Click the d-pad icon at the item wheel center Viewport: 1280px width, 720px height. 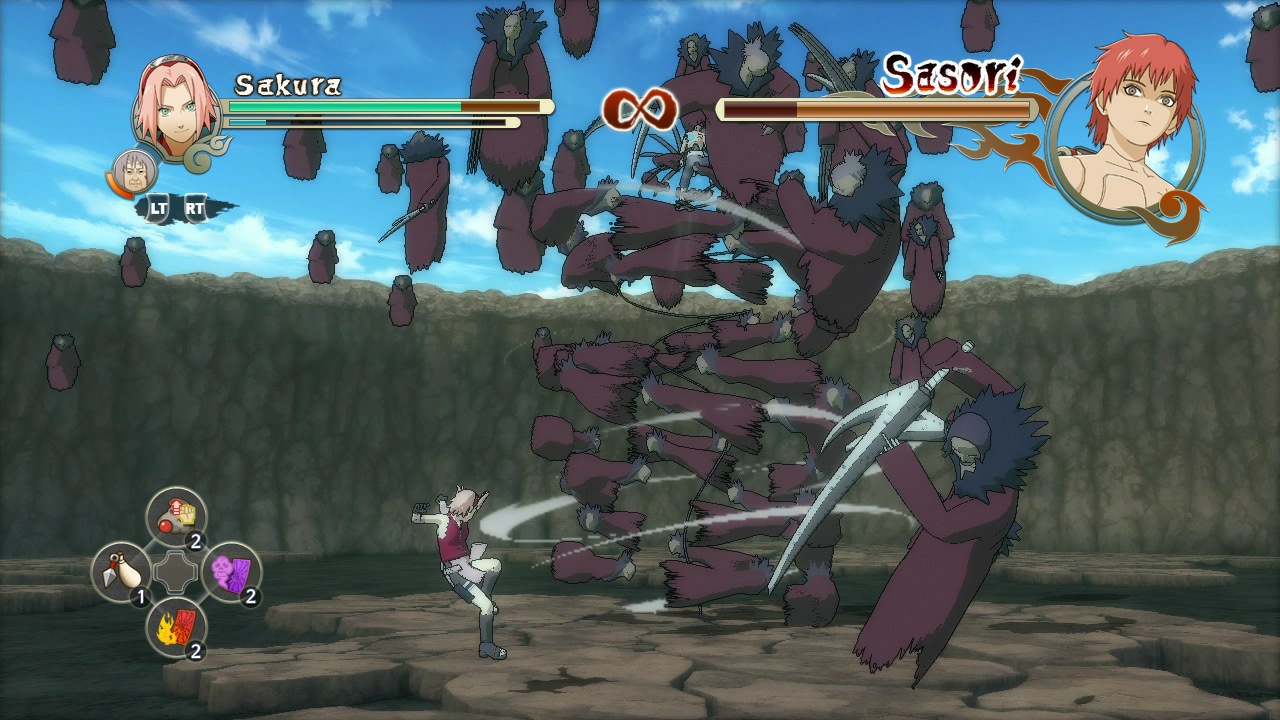coord(176,574)
